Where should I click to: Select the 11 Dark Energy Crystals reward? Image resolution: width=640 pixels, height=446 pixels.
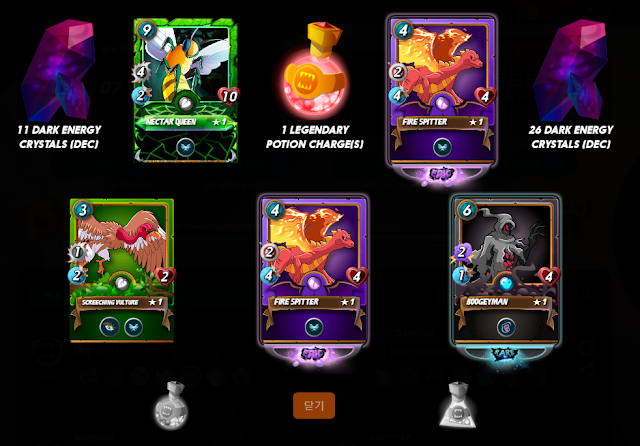(x=63, y=80)
